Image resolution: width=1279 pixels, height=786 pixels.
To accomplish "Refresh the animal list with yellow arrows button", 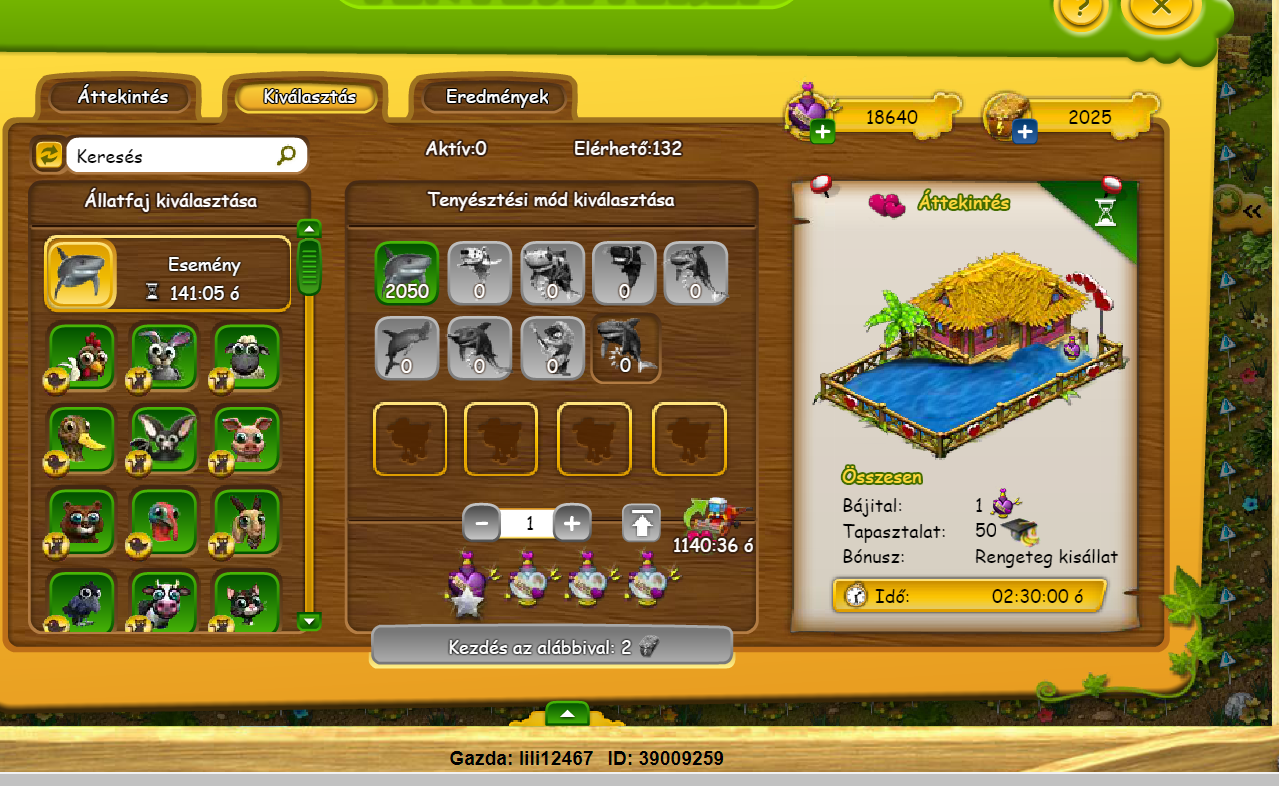I will pos(48,155).
